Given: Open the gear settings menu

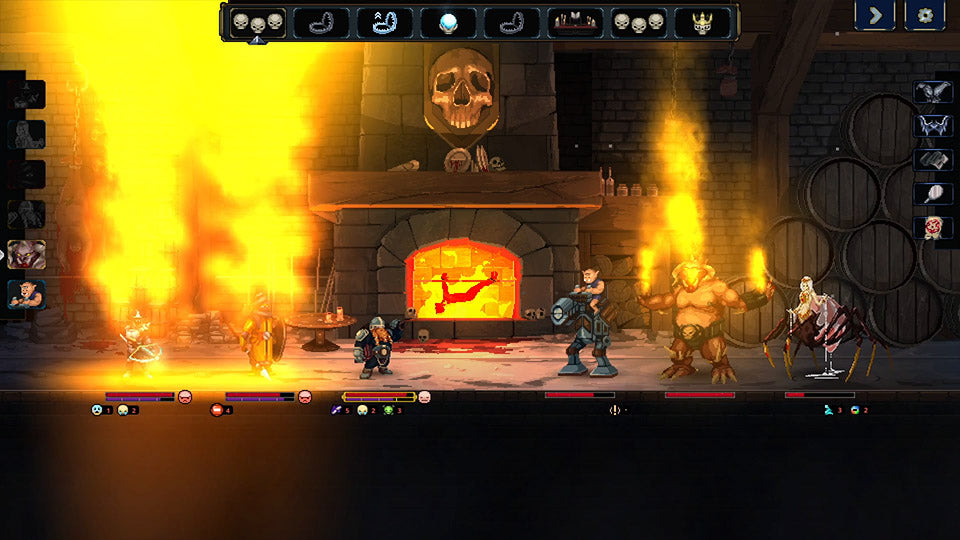Looking at the screenshot, I should tap(925, 15).
